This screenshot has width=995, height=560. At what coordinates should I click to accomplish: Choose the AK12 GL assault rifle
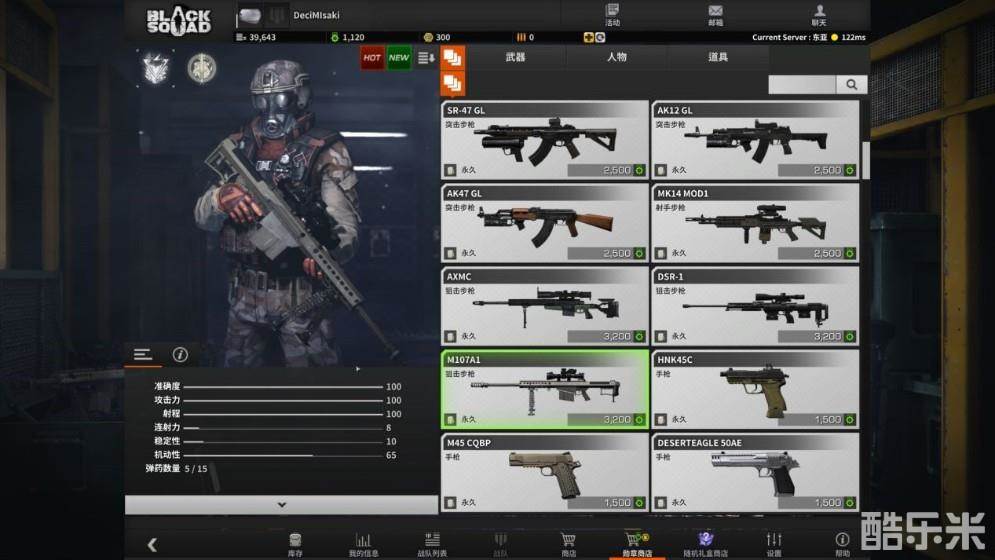(755, 140)
